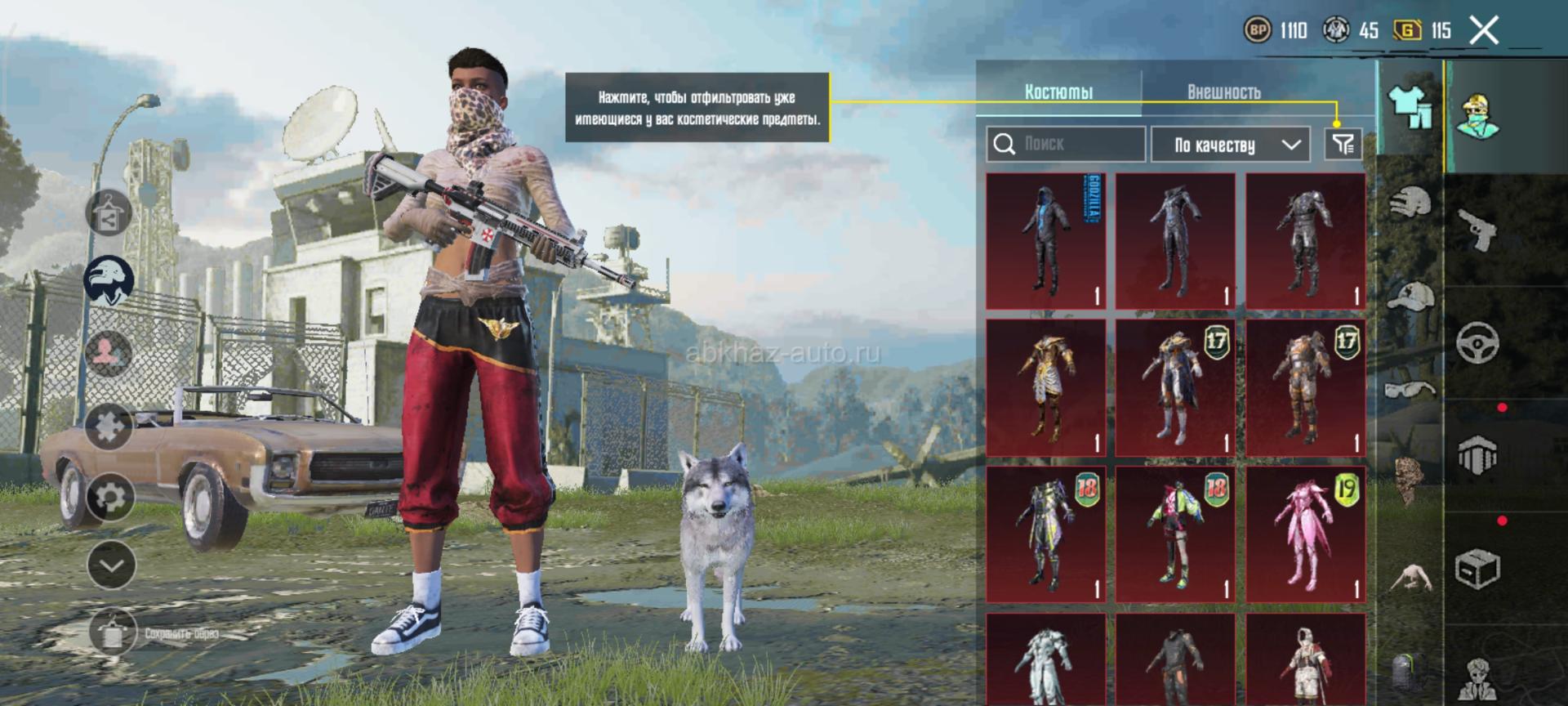Open the gear settings button on the left

pos(110,496)
